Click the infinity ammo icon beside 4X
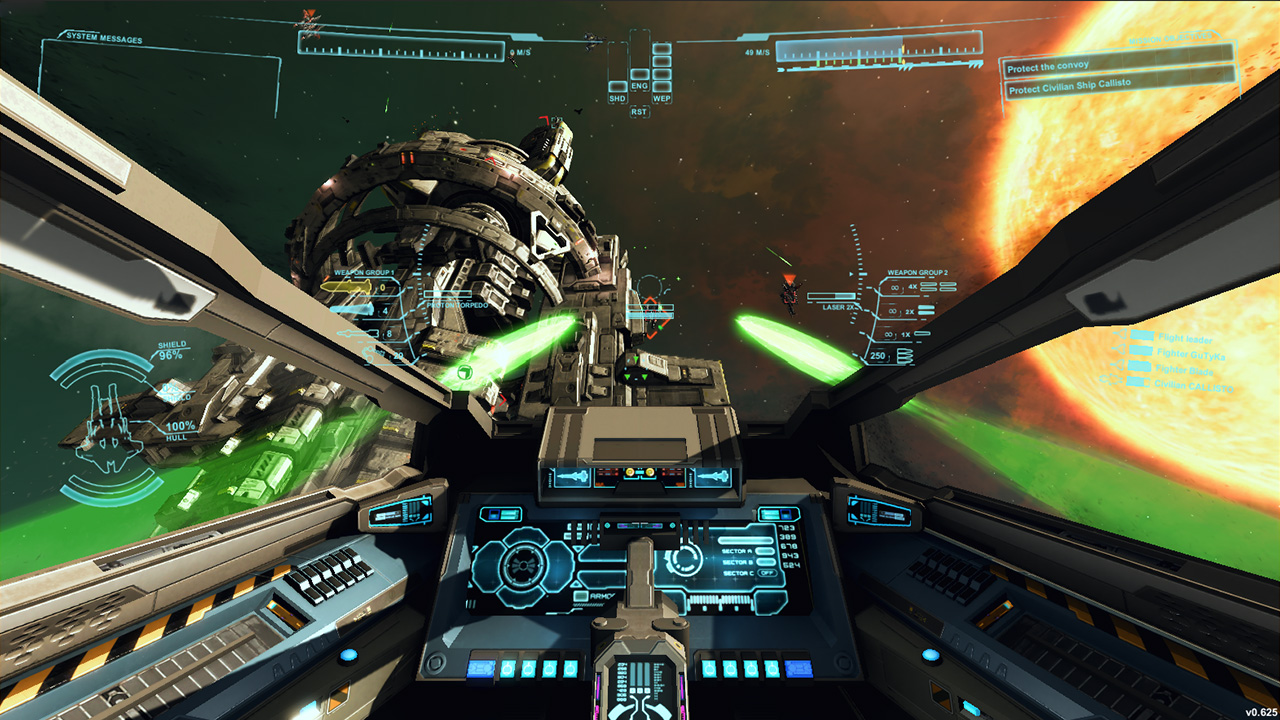1280x720 pixels. pos(895,287)
